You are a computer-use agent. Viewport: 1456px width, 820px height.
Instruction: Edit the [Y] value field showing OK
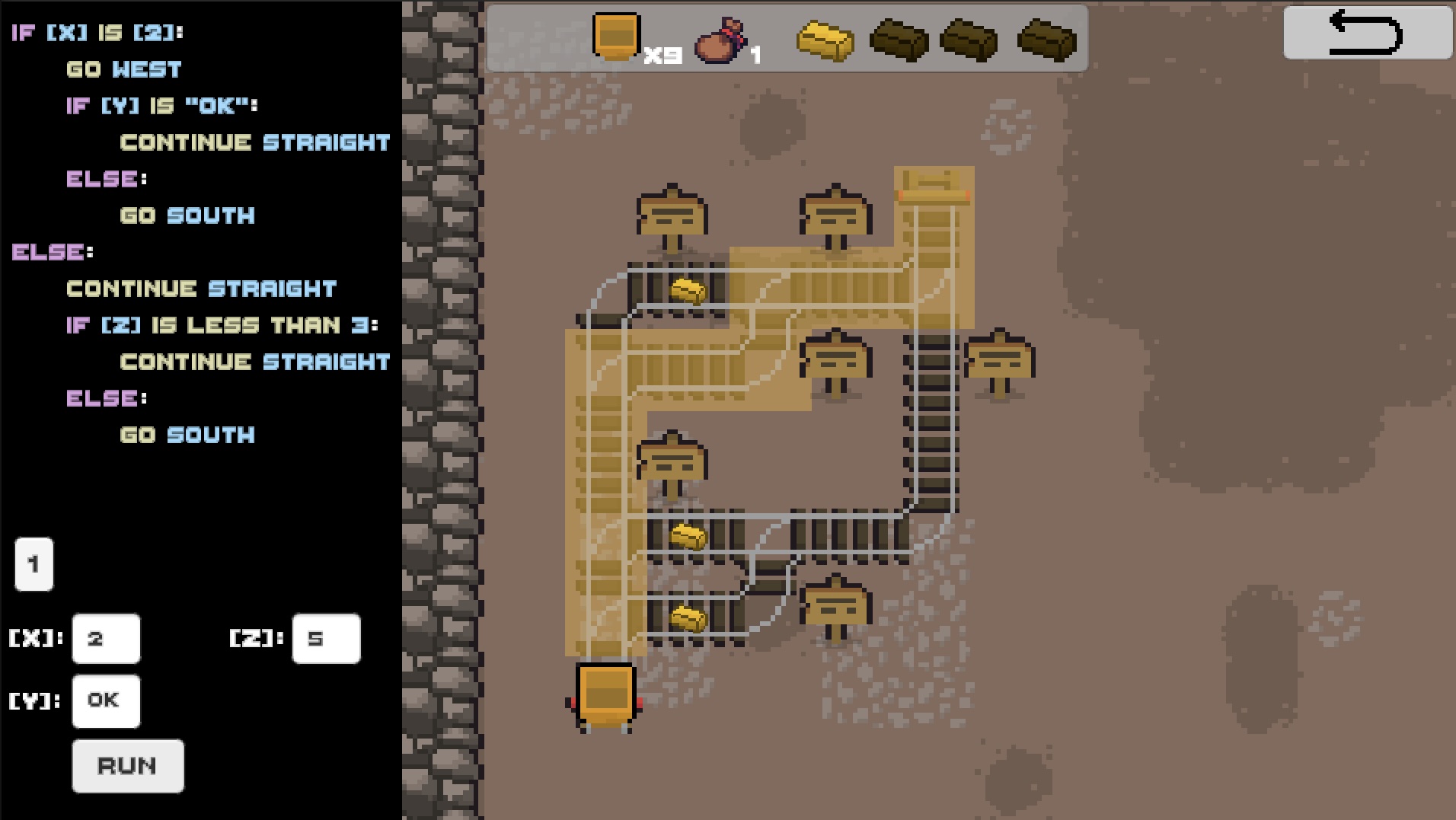click(x=106, y=700)
